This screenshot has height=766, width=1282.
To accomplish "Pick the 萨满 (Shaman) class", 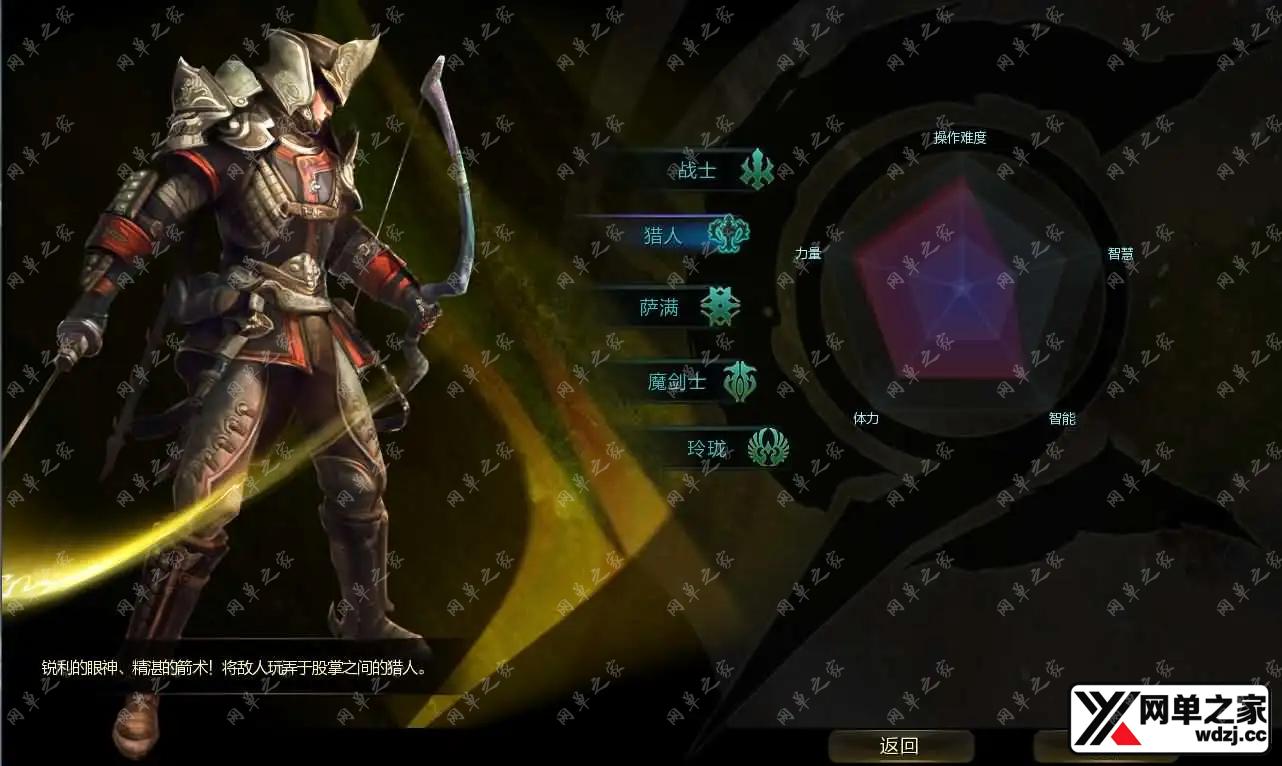I will 662,308.
